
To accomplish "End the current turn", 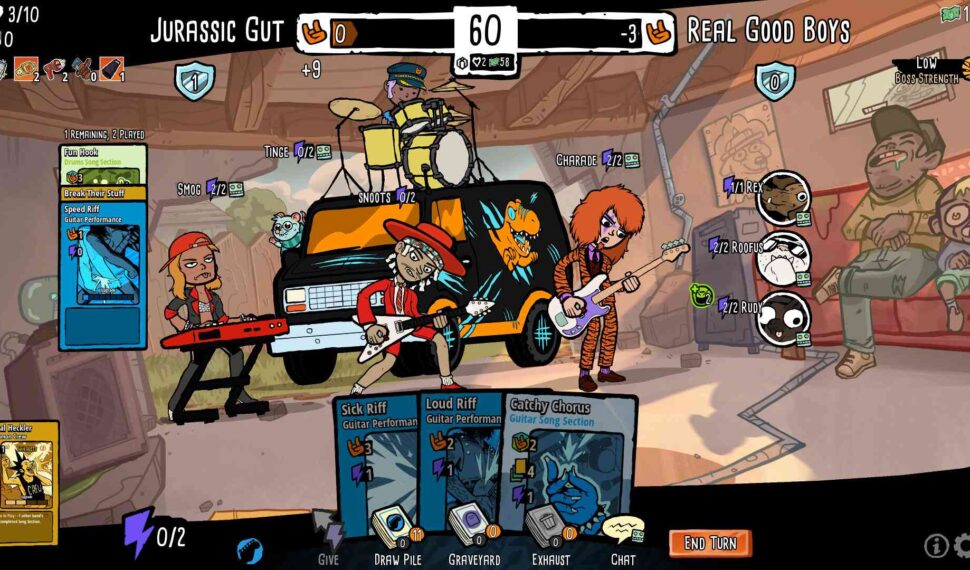I will pos(709,543).
